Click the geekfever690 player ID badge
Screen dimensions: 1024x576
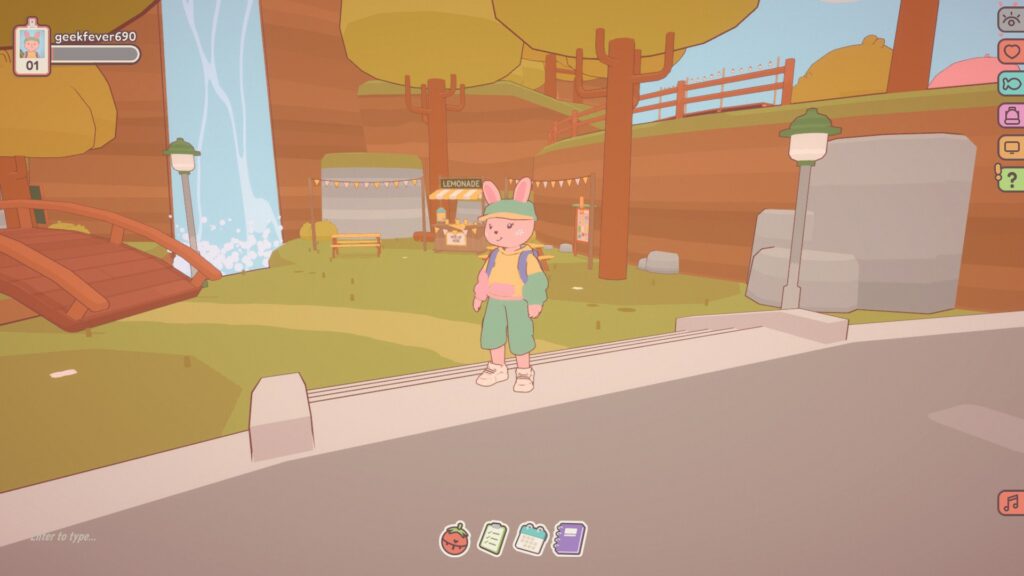coord(32,47)
